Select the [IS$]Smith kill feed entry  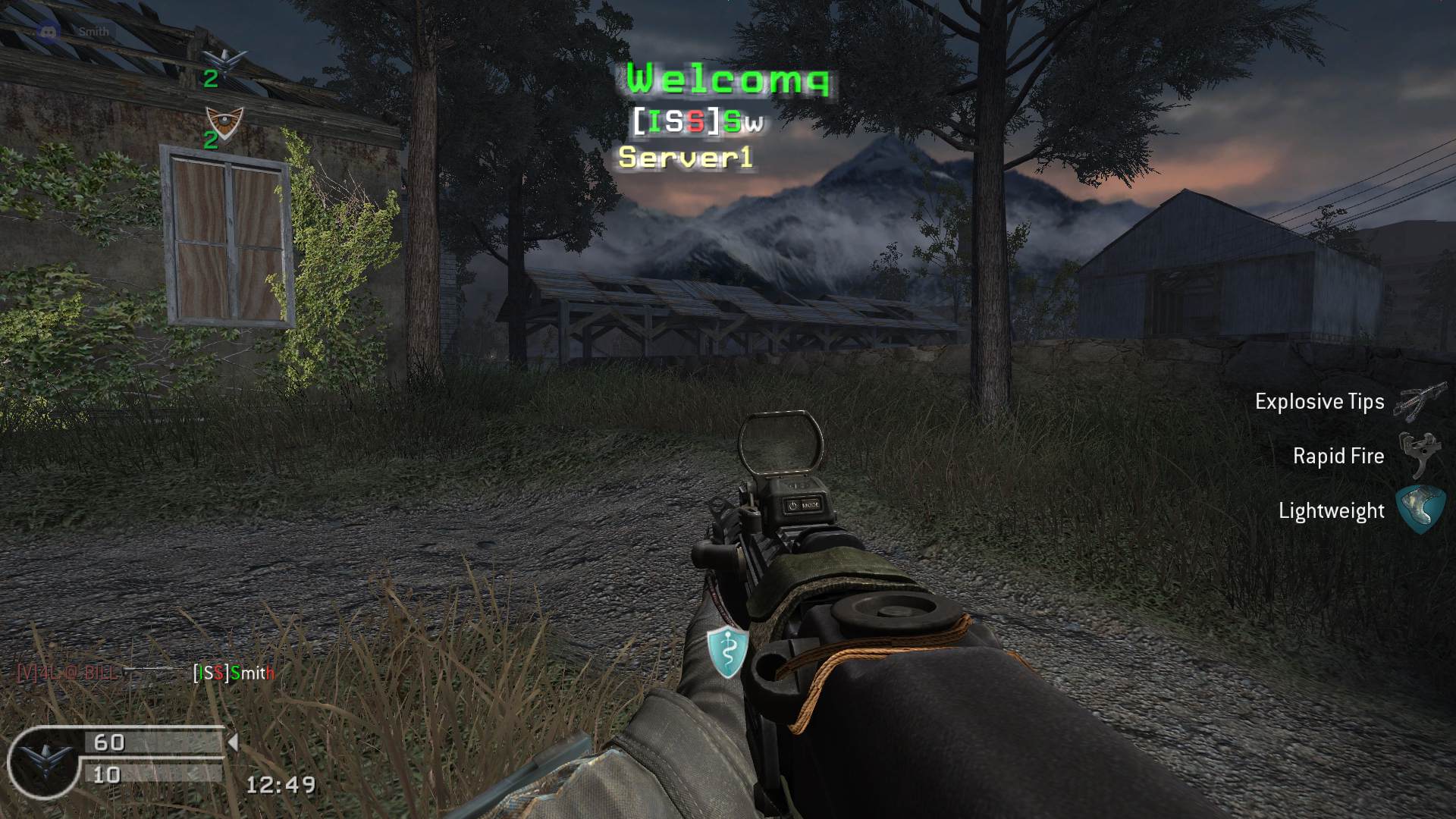pos(234,673)
